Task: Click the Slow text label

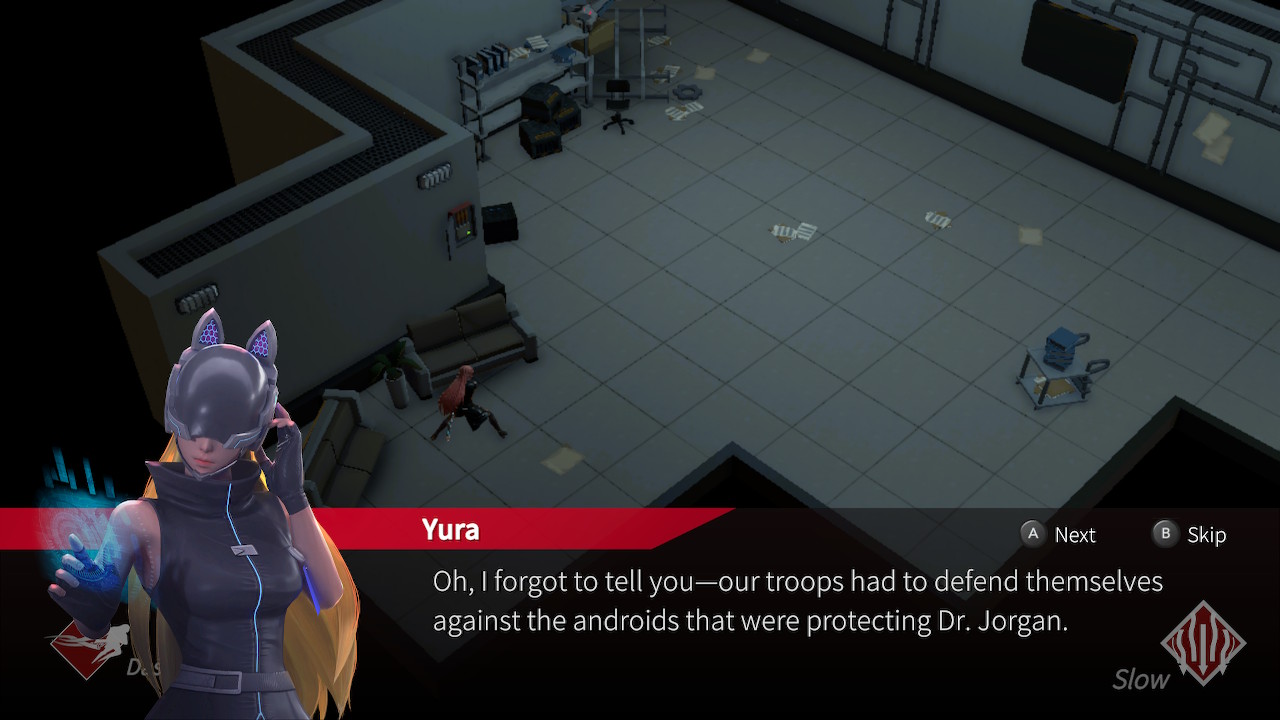Action: pos(1139,681)
